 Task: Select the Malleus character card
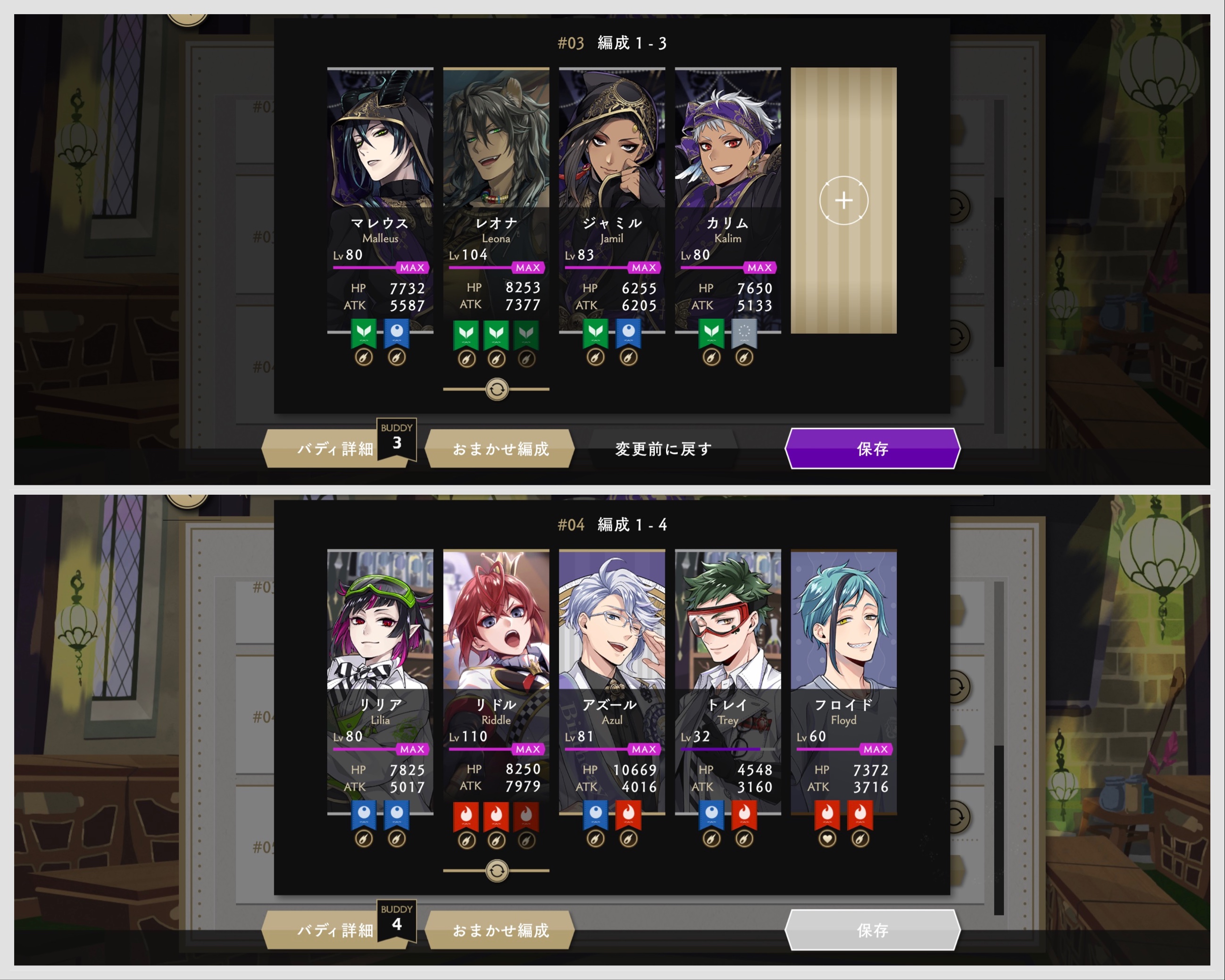point(380,170)
